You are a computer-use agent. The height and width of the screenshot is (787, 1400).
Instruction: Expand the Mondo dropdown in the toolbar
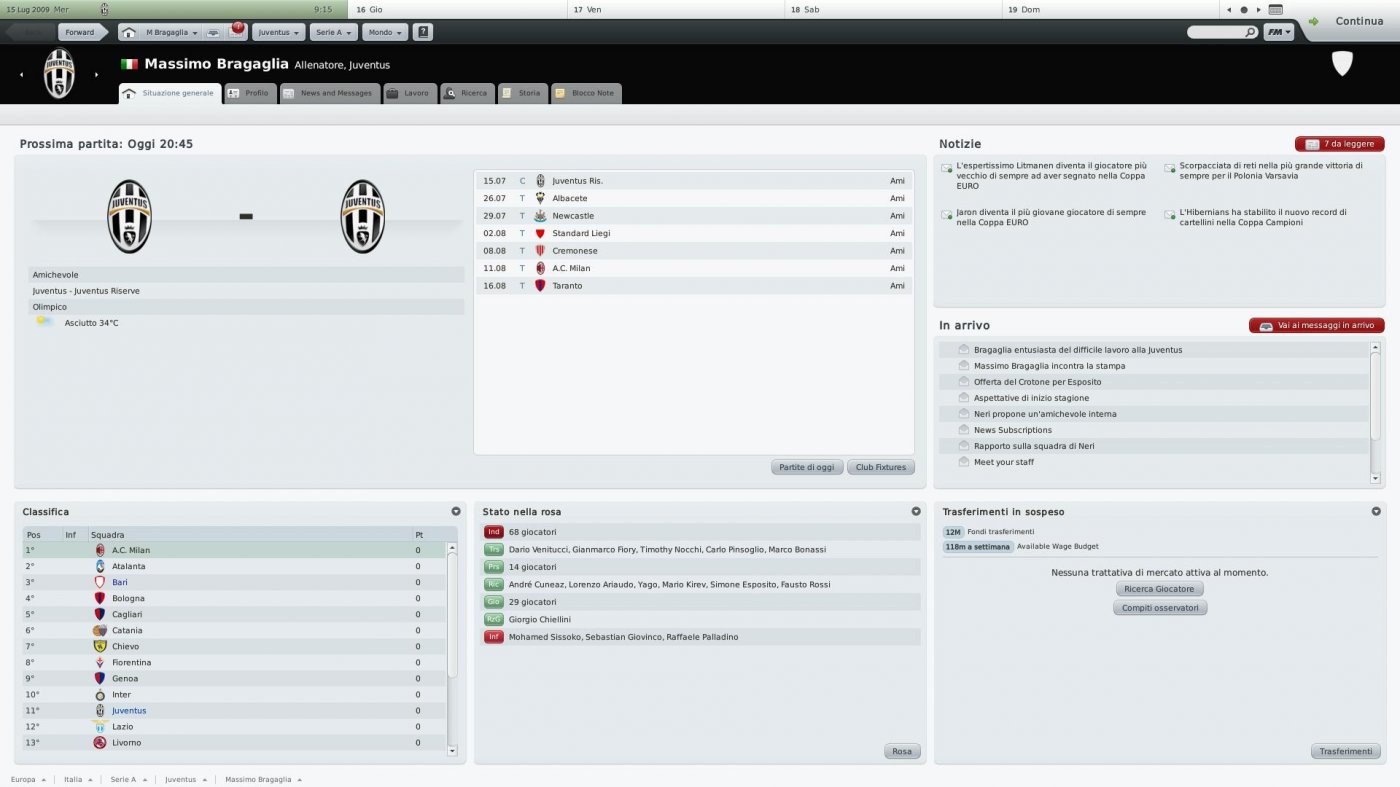click(385, 31)
